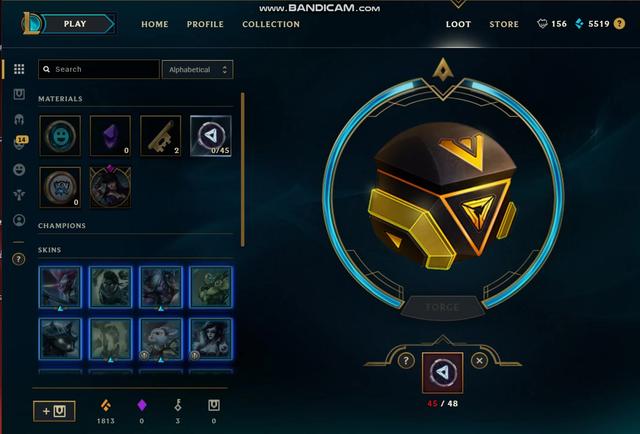Select the blue smiley emote material
The width and height of the screenshot is (640, 434).
click(60, 135)
